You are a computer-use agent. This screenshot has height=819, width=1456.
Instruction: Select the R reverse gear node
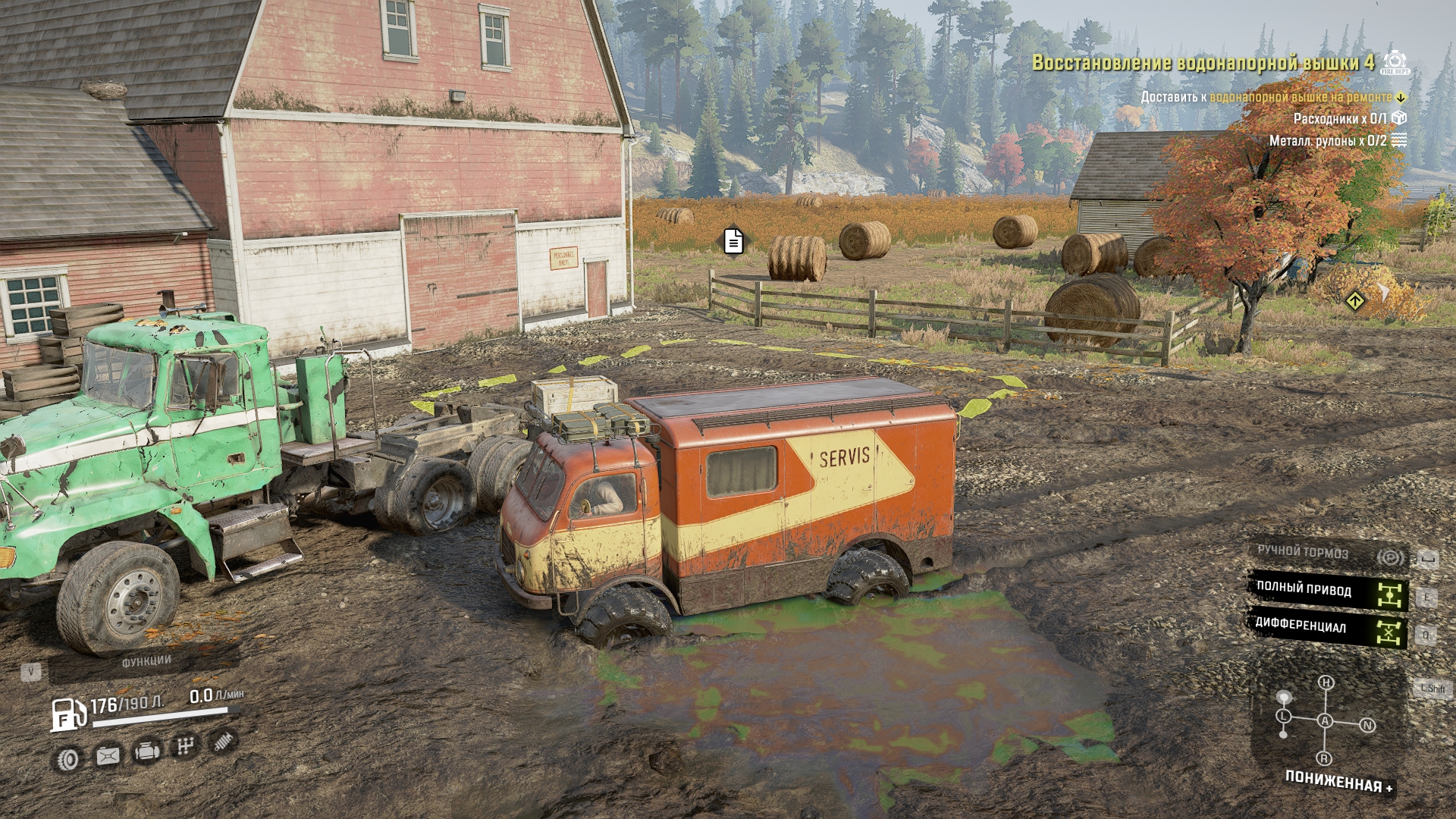[1324, 758]
